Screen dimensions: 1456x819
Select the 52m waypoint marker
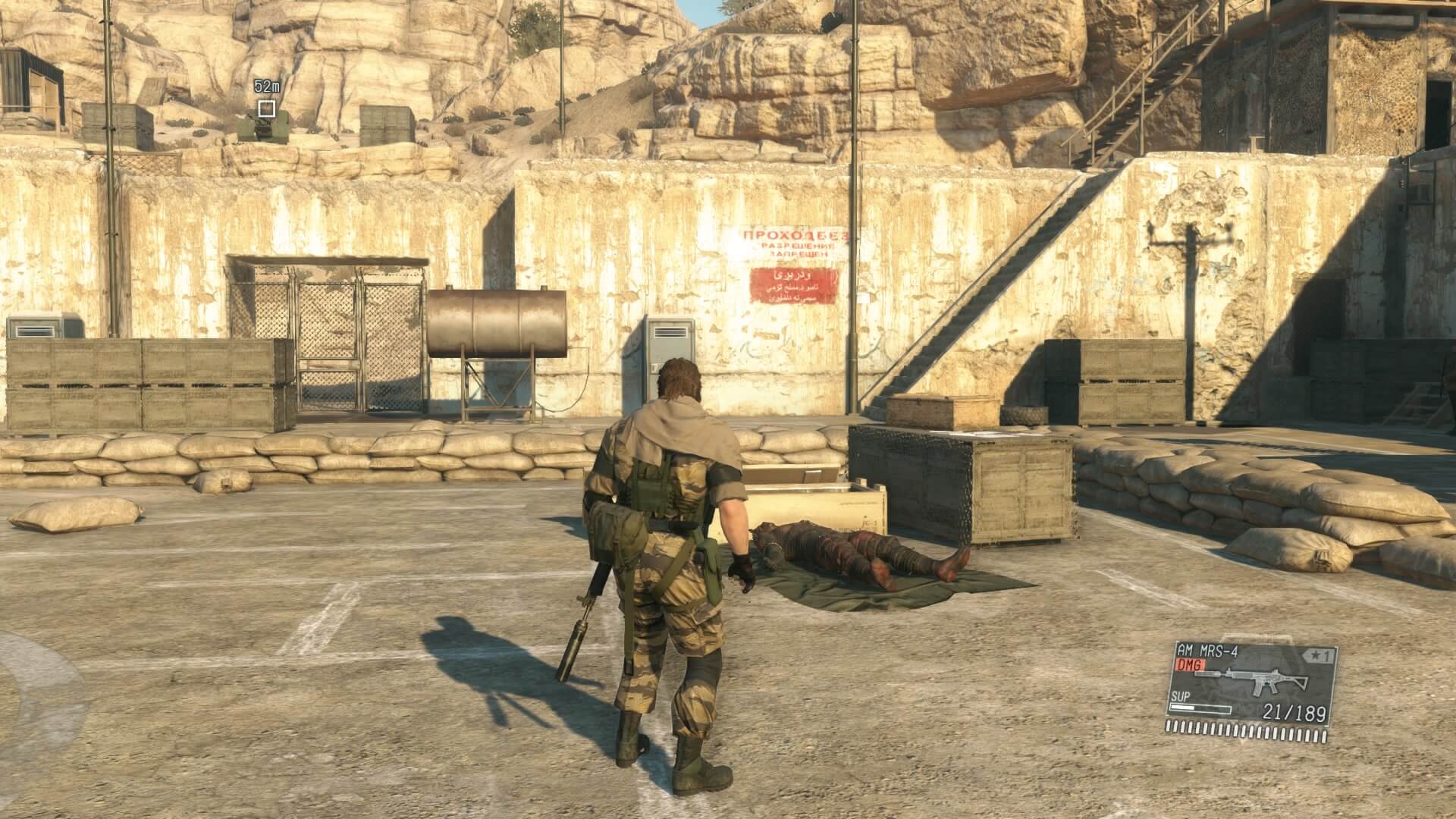point(266,108)
